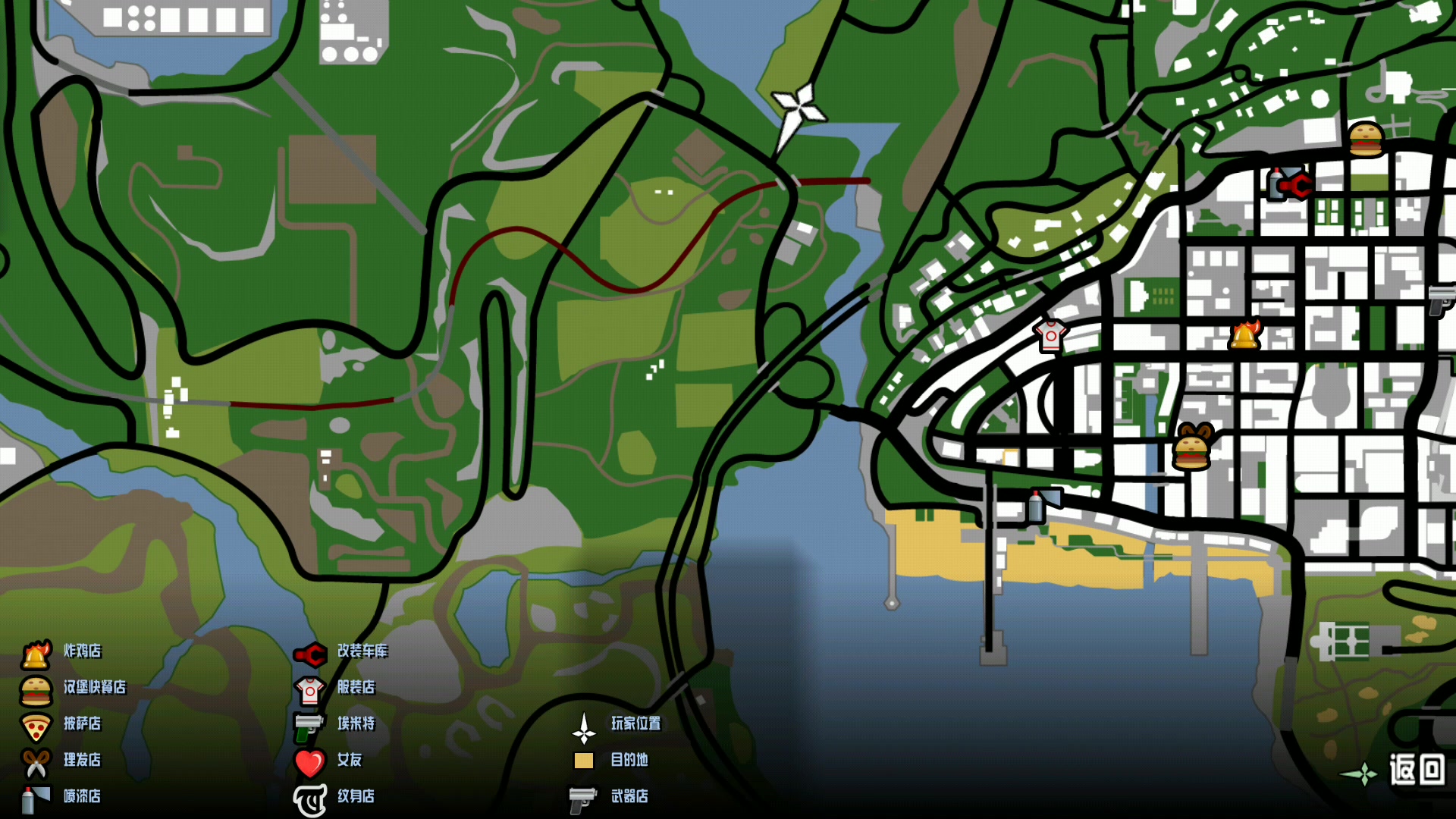Click the rabbit-head marker above the beach burger icon
The height and width of the screenshot is (819, 1456).
pos(1197,429)
